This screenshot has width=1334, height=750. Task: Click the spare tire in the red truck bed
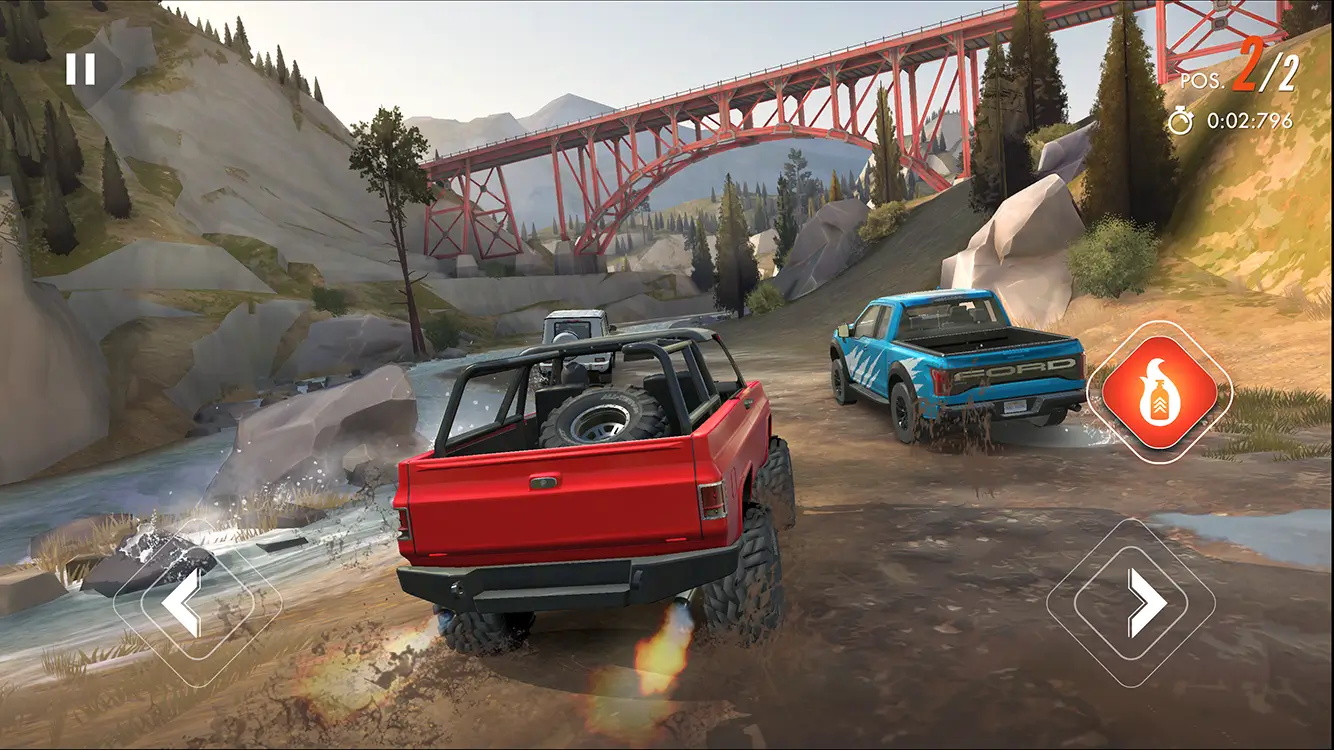pos(600,415)
